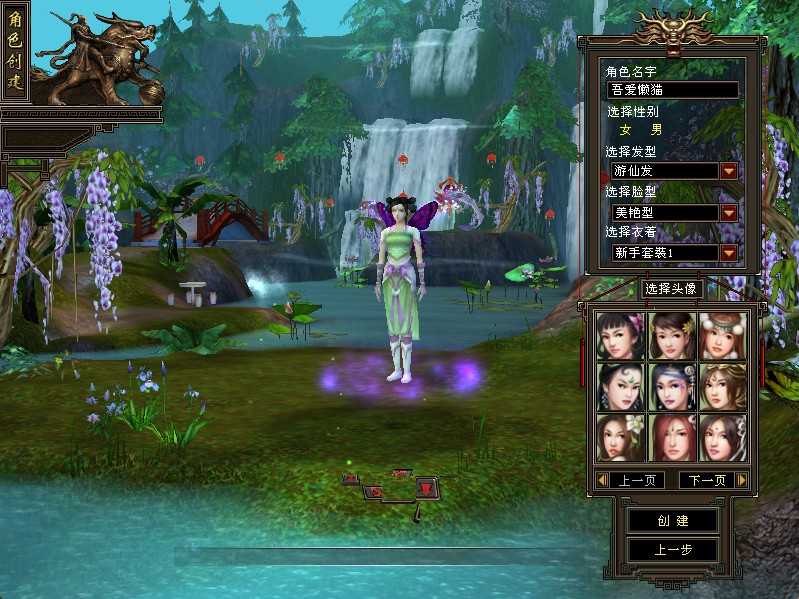Choose the male gender option 男
The height and width of the screenshot is (599, 799).
point(656,130)
